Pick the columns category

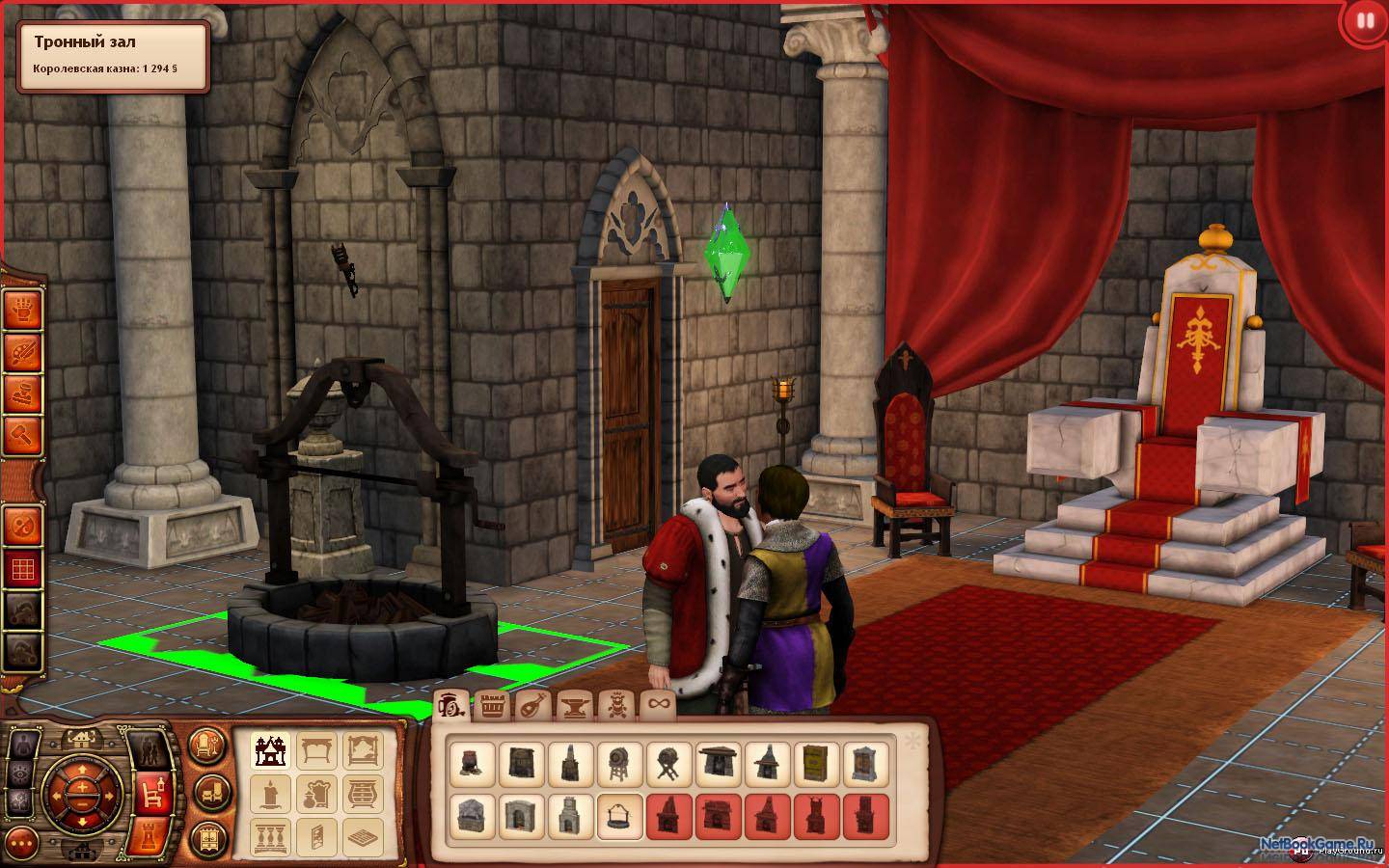270,837
